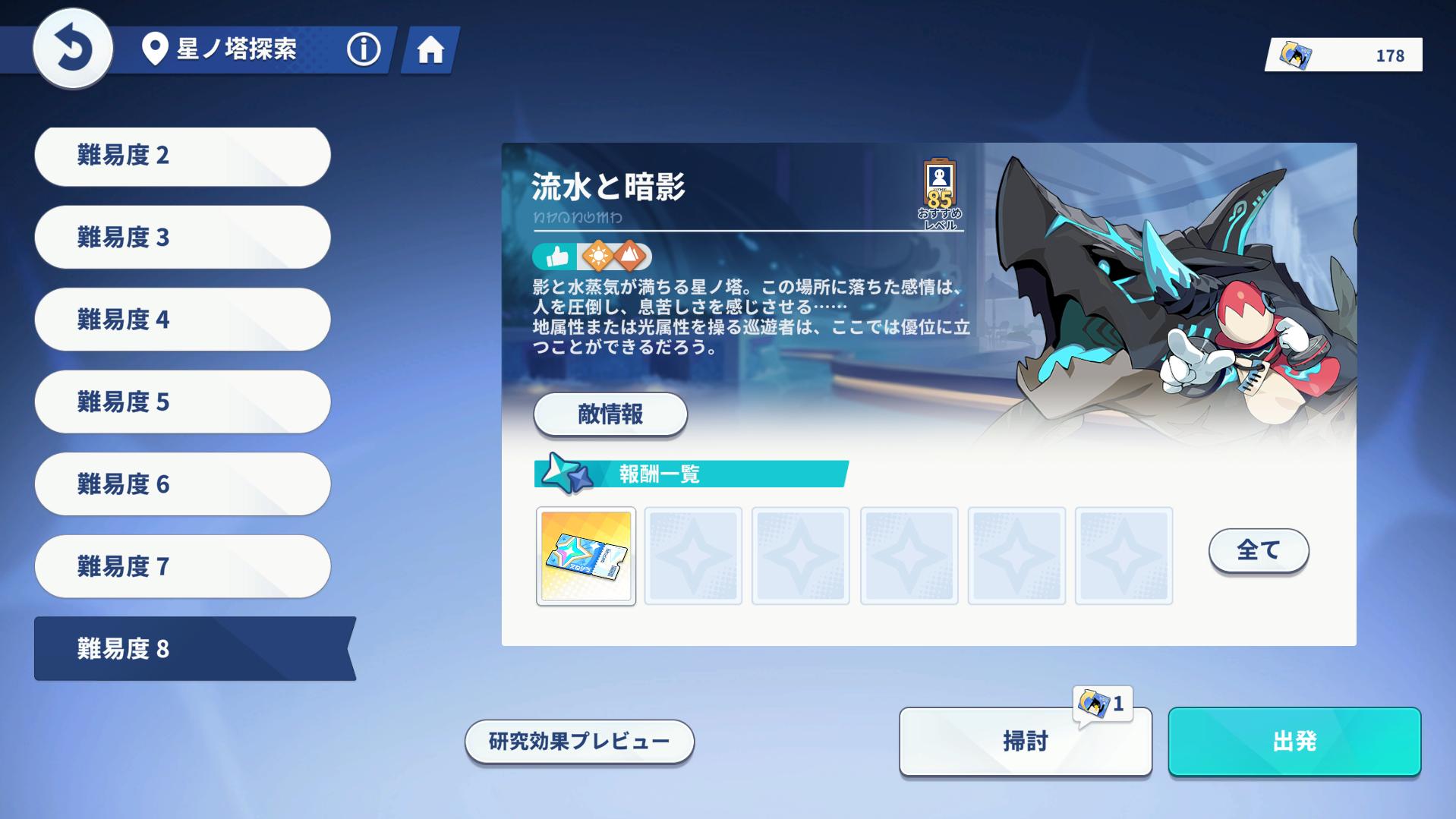
Task: Click the back arrow icon
Action: coord(72,49)
